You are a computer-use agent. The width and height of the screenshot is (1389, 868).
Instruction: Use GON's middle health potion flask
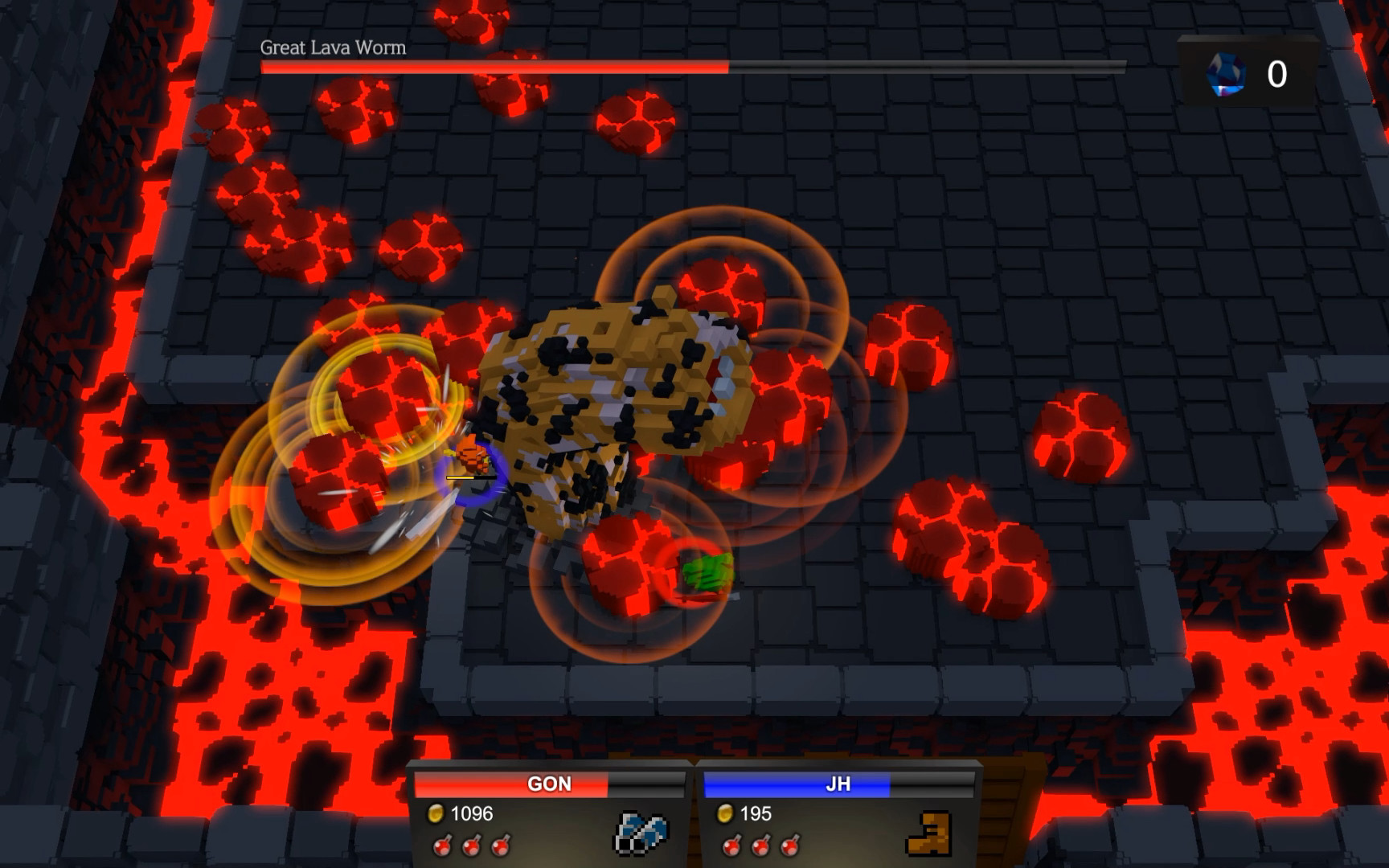tap(471, 847)
